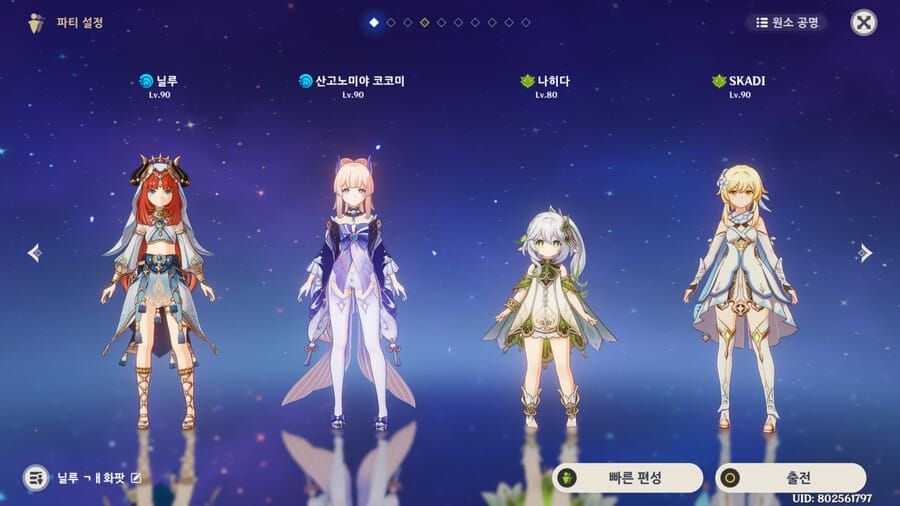Select the 산고노미야 코코미 character slot
The height and width of the screenshot is (506, 900).
click(x=351, y=290)
